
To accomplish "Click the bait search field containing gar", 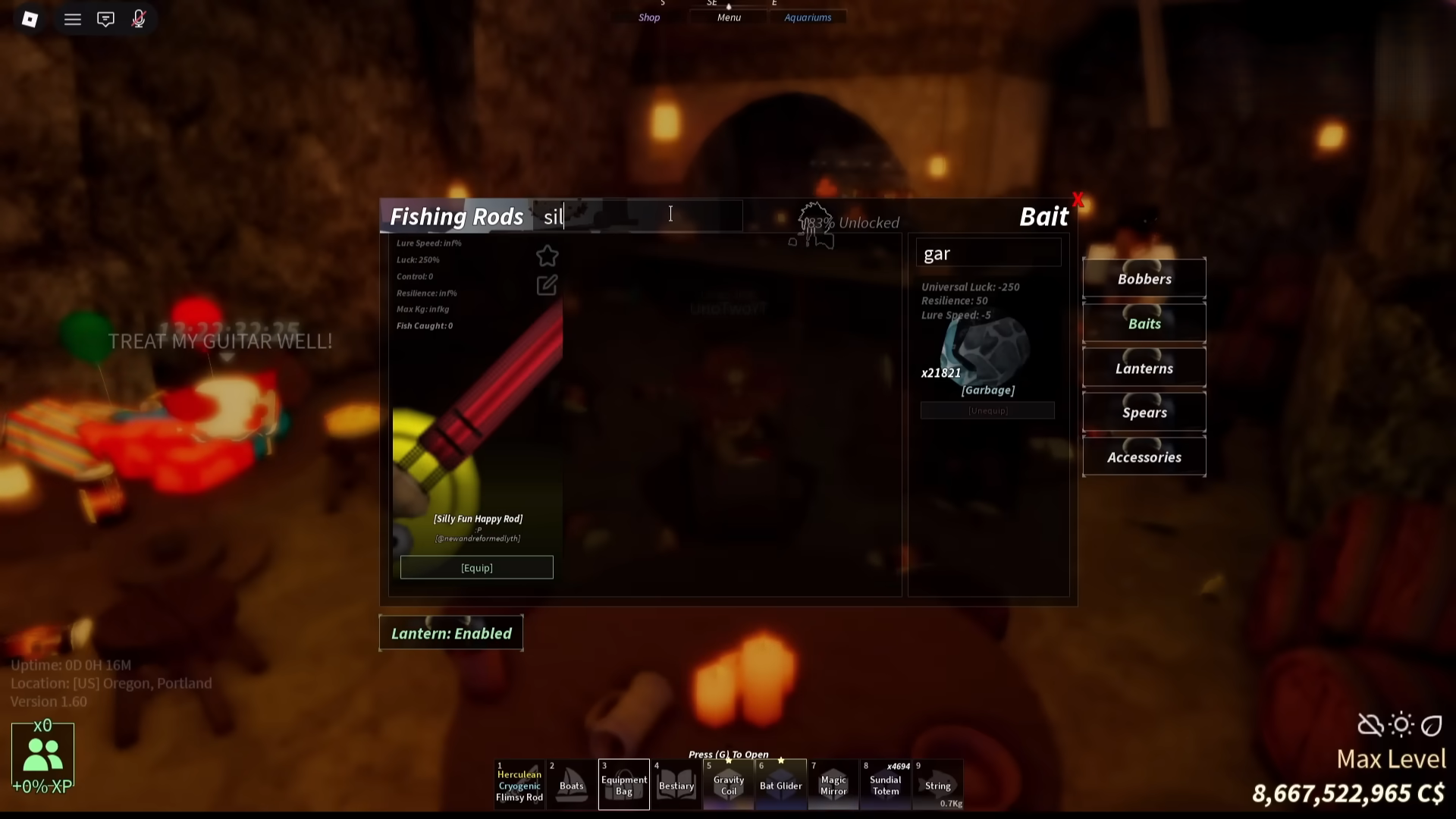I will [x=987, y=253].
